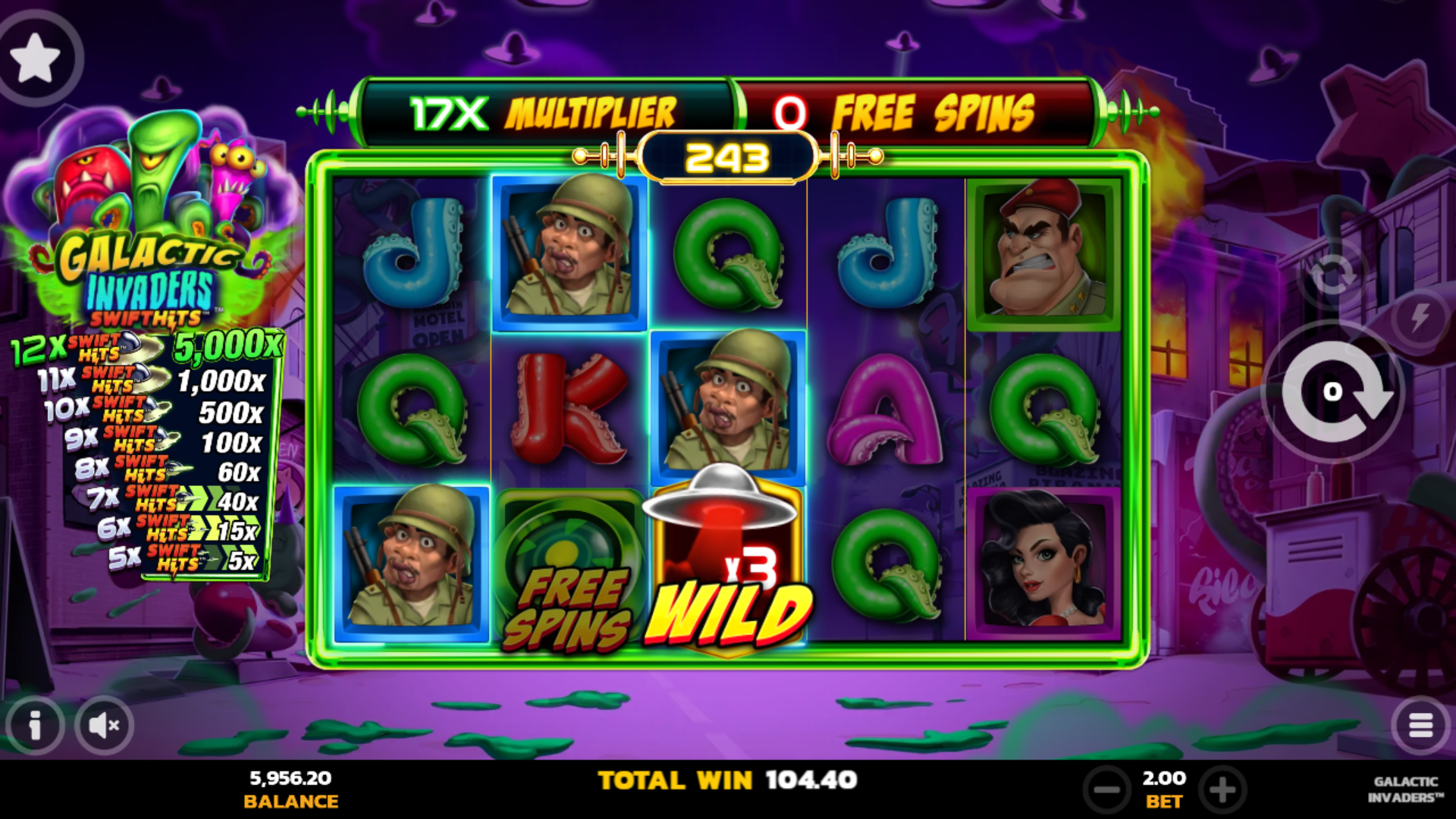
Task: Click the hamburger menu icon bottom right
Action: (x=1422, y=725)
